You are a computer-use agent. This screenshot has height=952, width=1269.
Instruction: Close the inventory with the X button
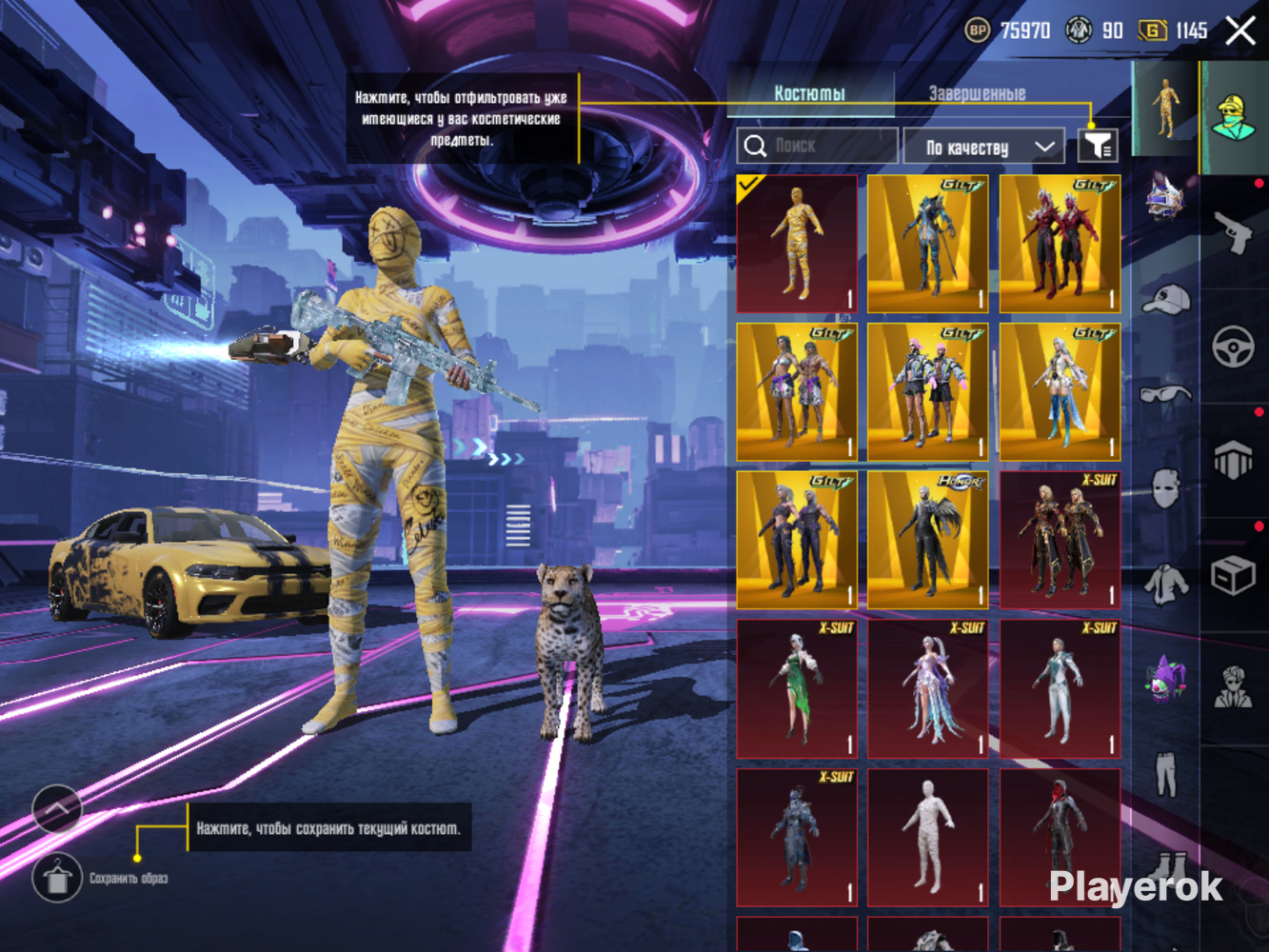[1240, 30]
